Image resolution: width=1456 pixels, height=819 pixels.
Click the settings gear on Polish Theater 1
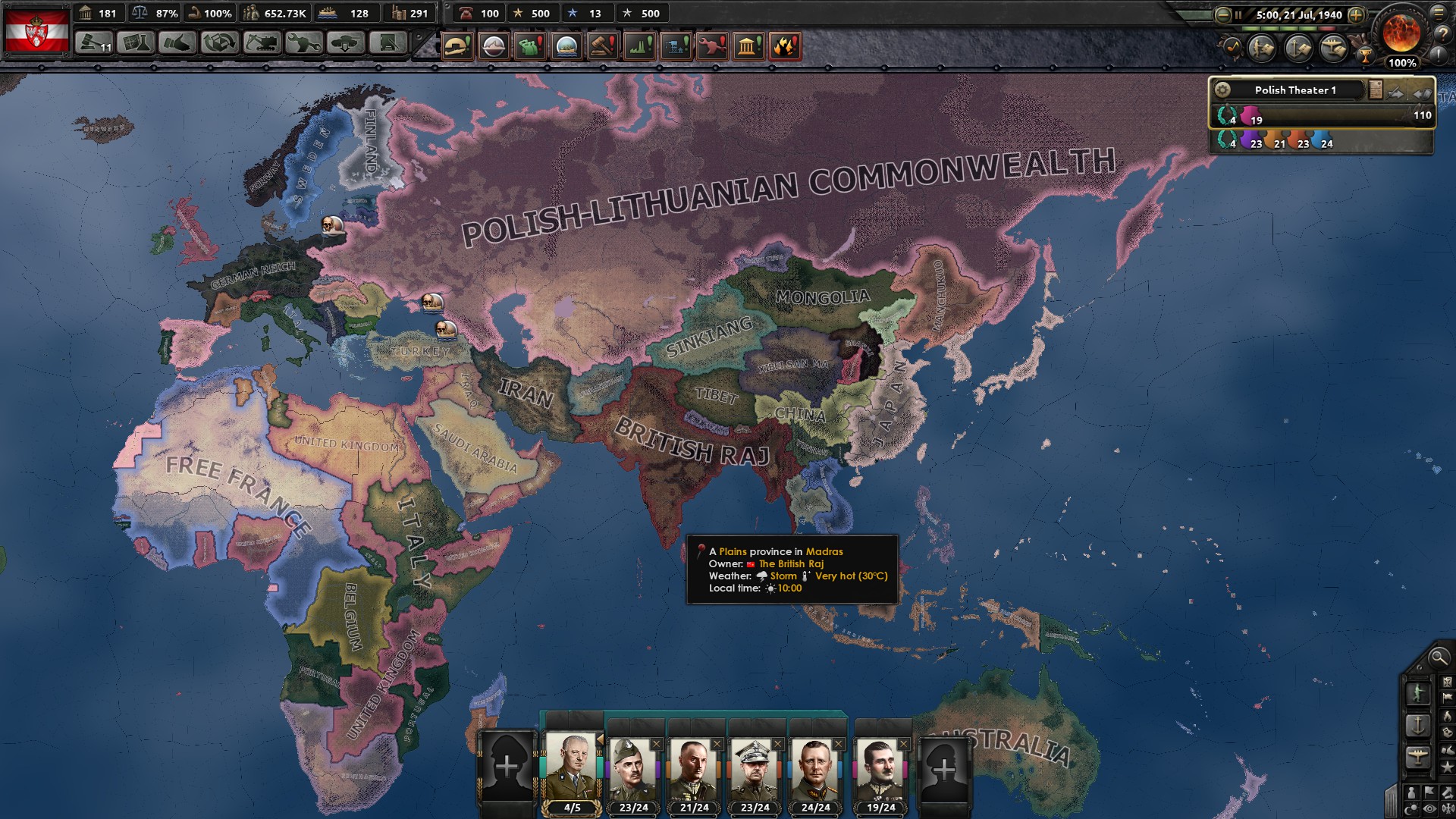(x=1223, y=90)
